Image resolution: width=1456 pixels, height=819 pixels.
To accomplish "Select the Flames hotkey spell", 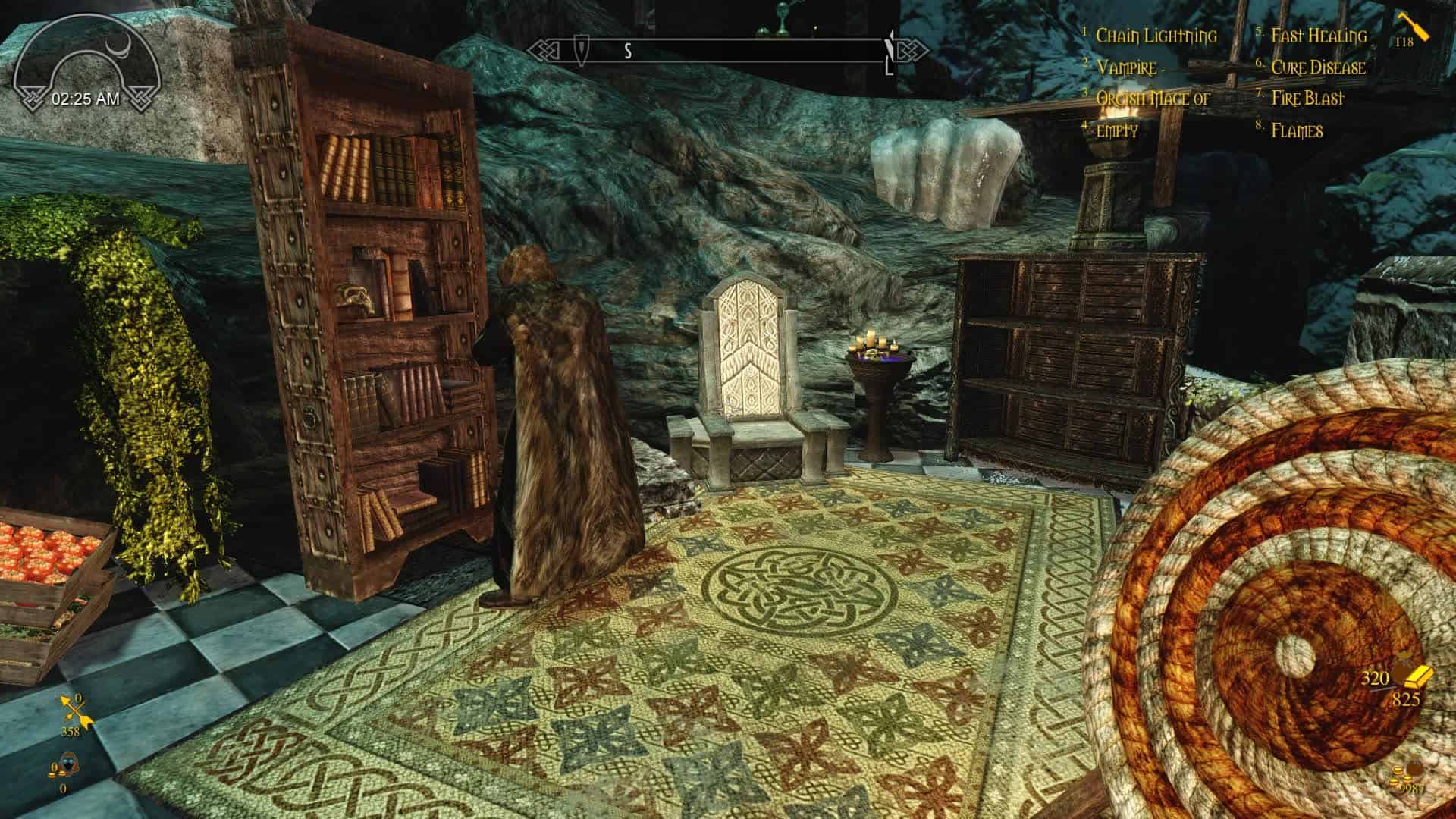I will pyautogui.click(x=1297, y=130).
